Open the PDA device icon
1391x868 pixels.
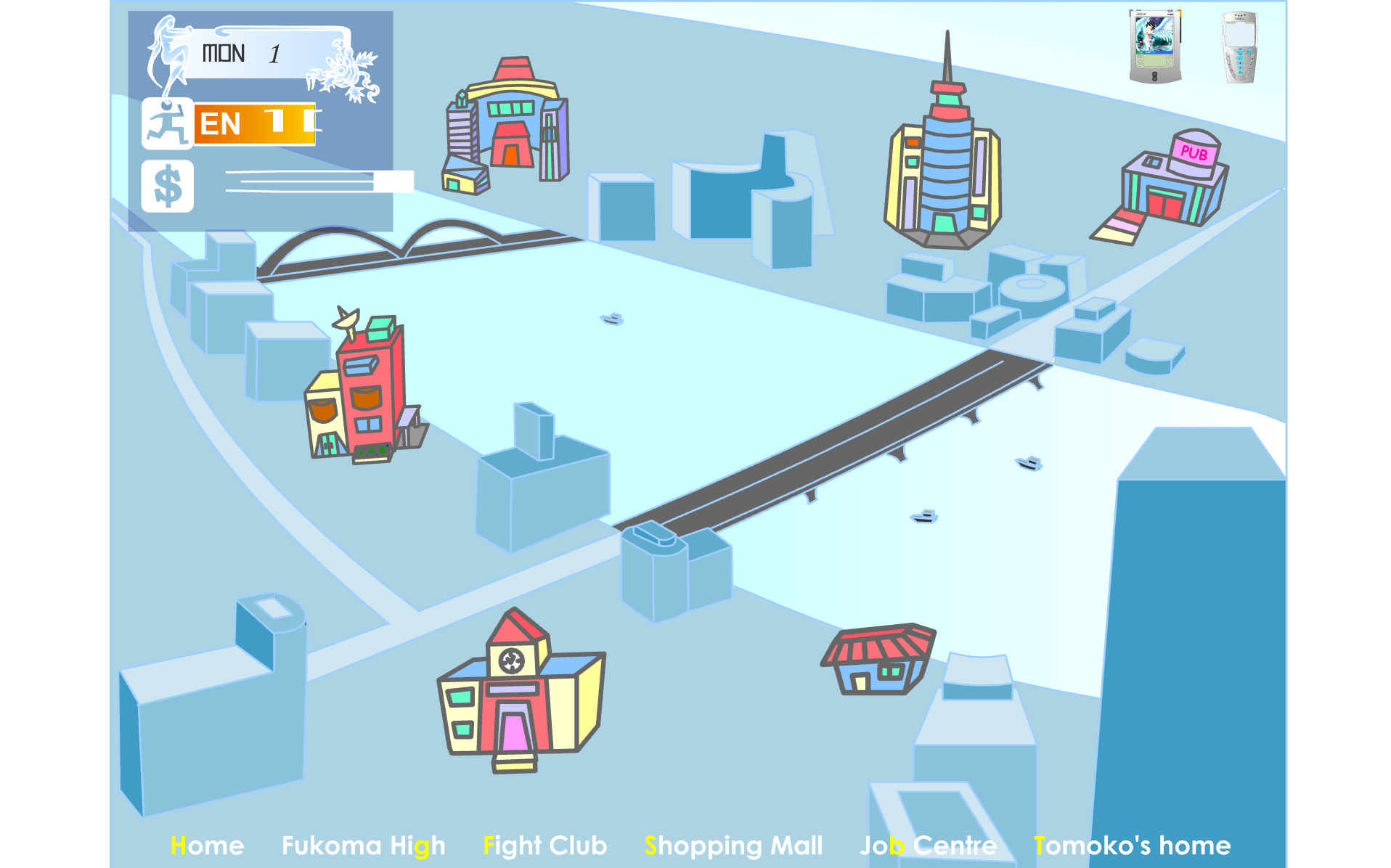coord(1154,46)
